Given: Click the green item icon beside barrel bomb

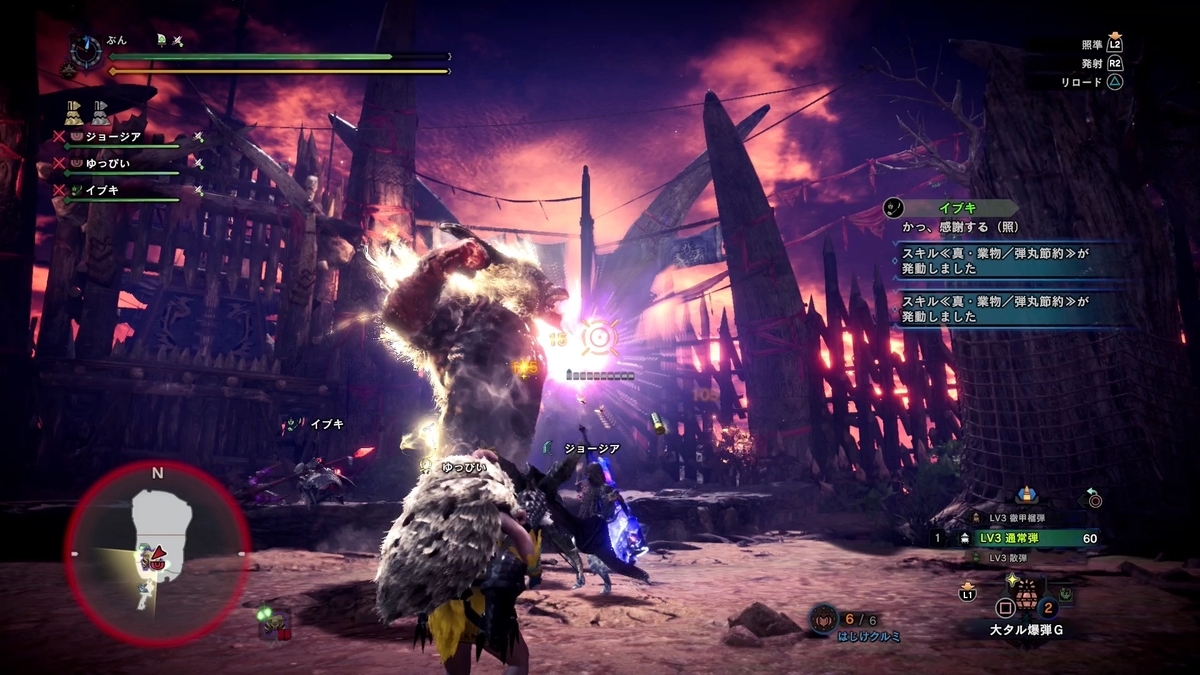Looking at the screenshot, I should pyautogui.click(x=1067, y=594).
